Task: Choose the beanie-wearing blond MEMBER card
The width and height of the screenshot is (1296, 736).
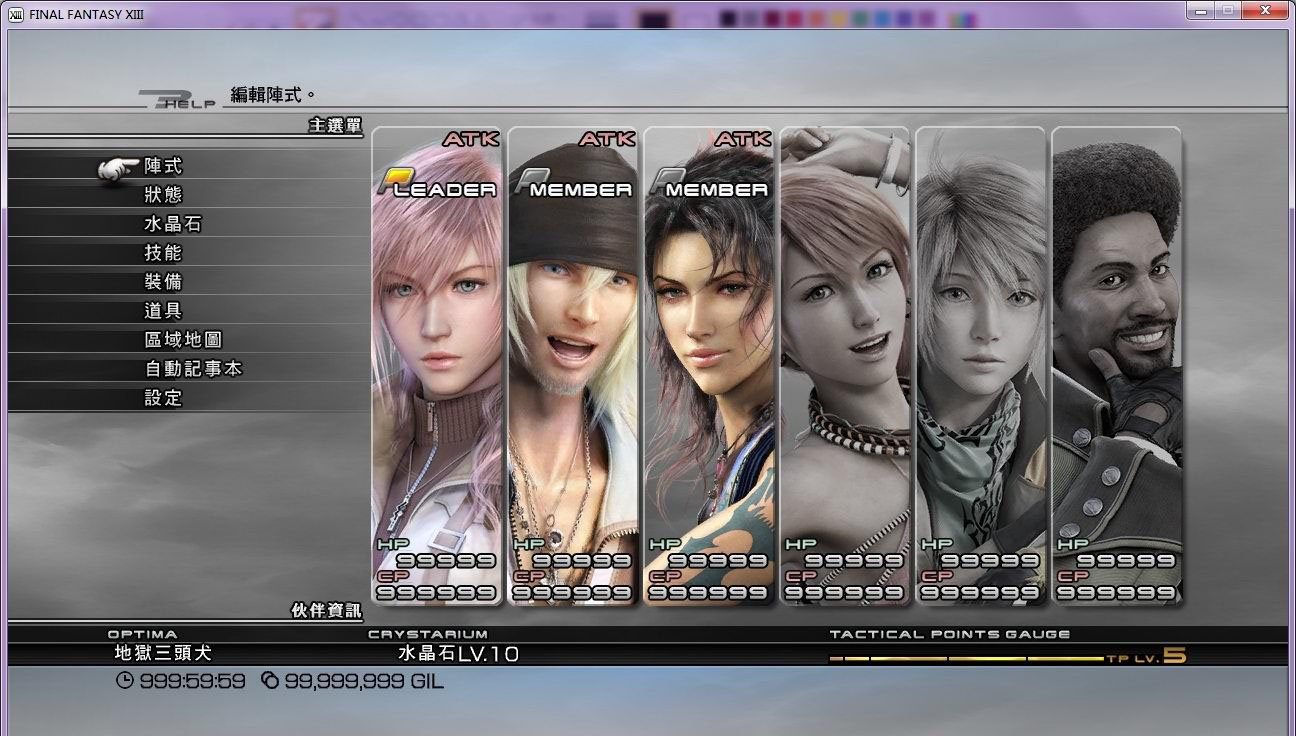Action: [x=573, y=366]
